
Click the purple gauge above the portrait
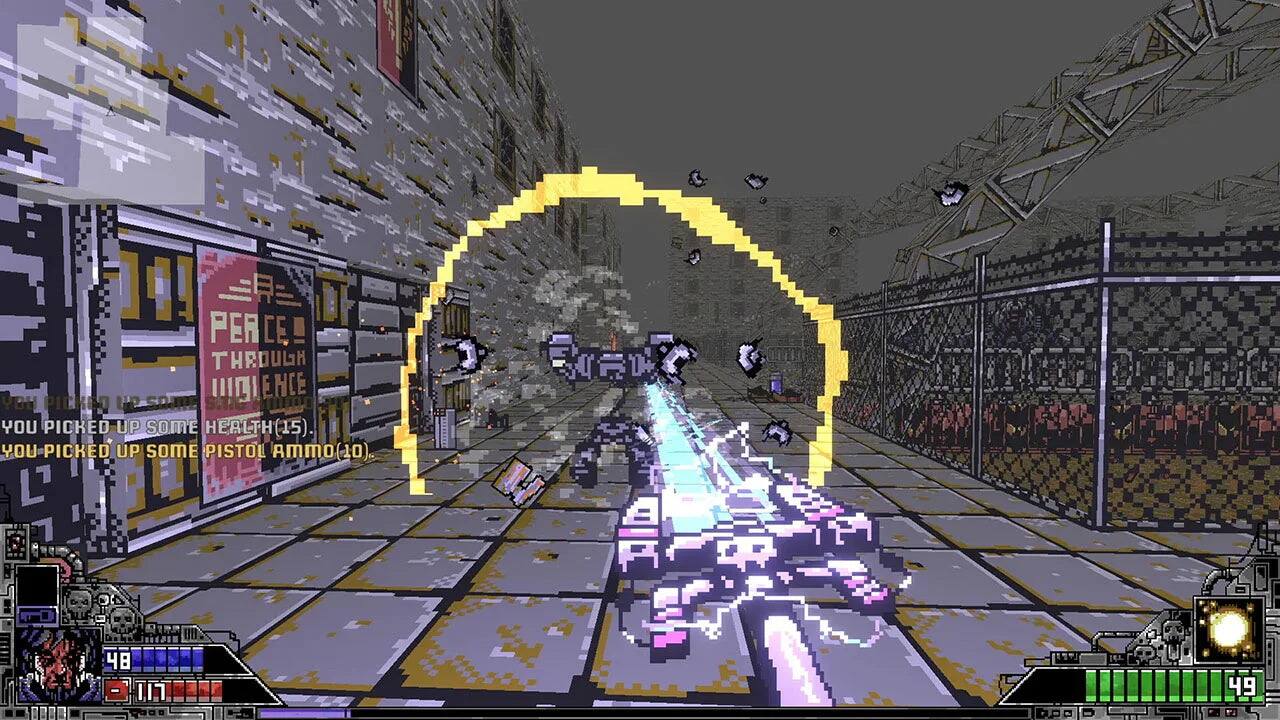pyautogui.click(x=37, y=615)
